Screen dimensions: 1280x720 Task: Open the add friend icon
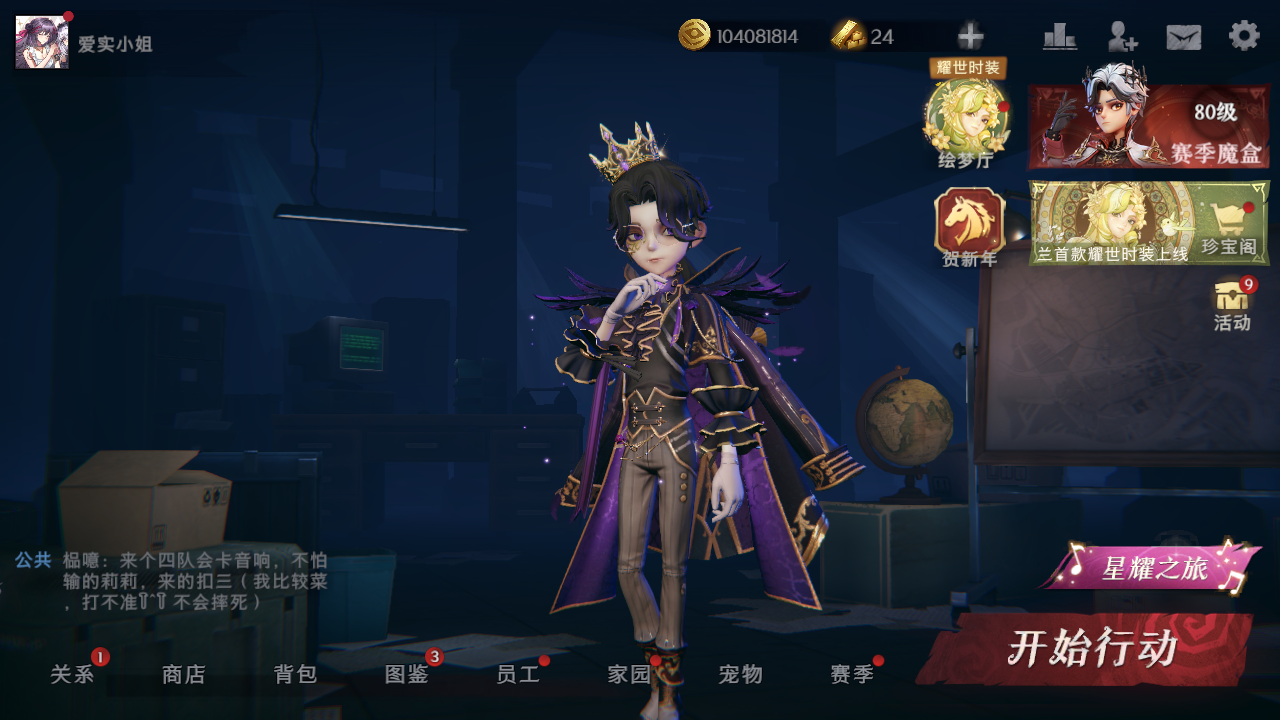click(x=1122, y=37)
